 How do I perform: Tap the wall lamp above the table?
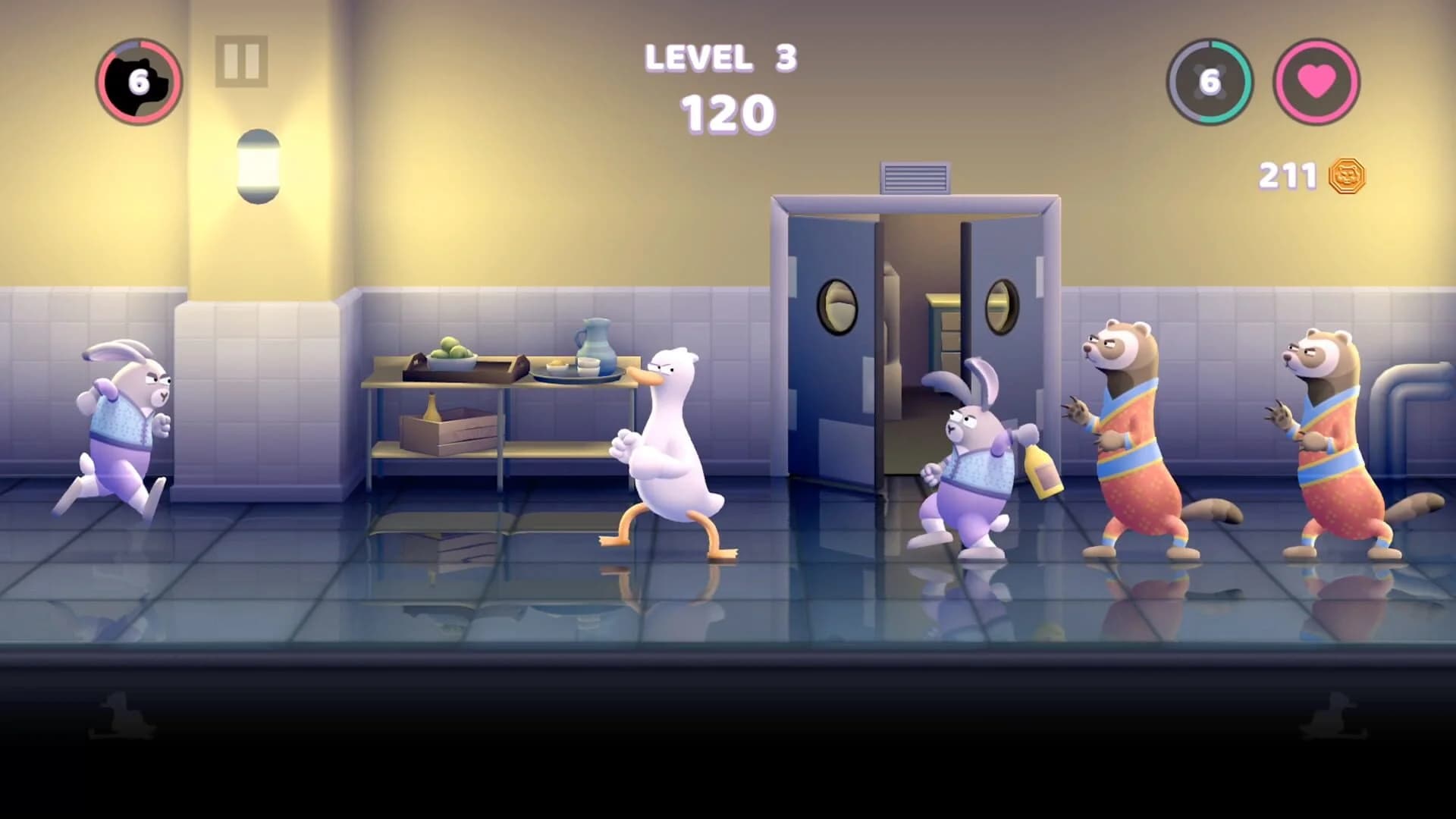tap(258, 165)
